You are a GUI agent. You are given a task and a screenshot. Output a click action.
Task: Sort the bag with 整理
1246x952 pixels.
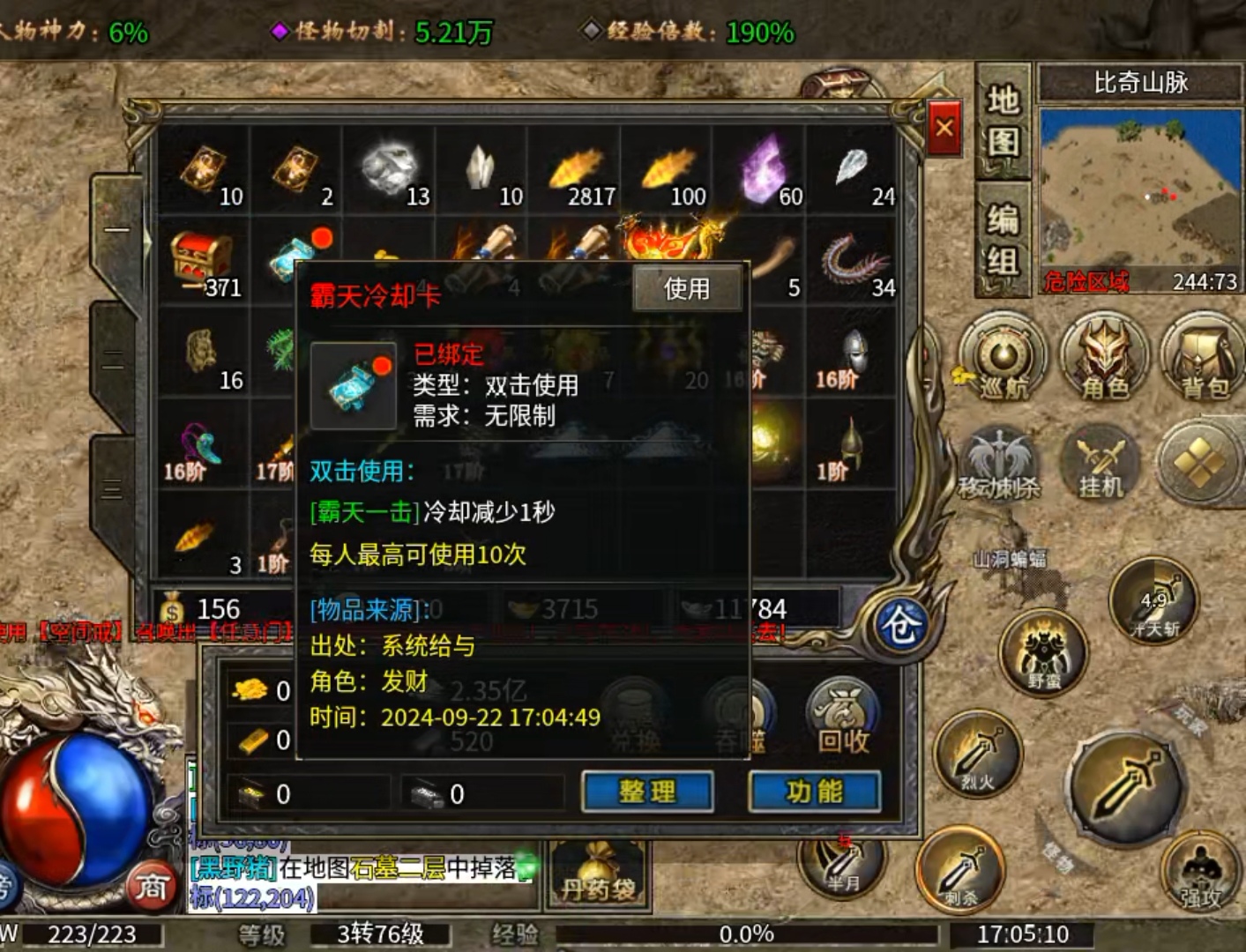(x=647, y=791)
